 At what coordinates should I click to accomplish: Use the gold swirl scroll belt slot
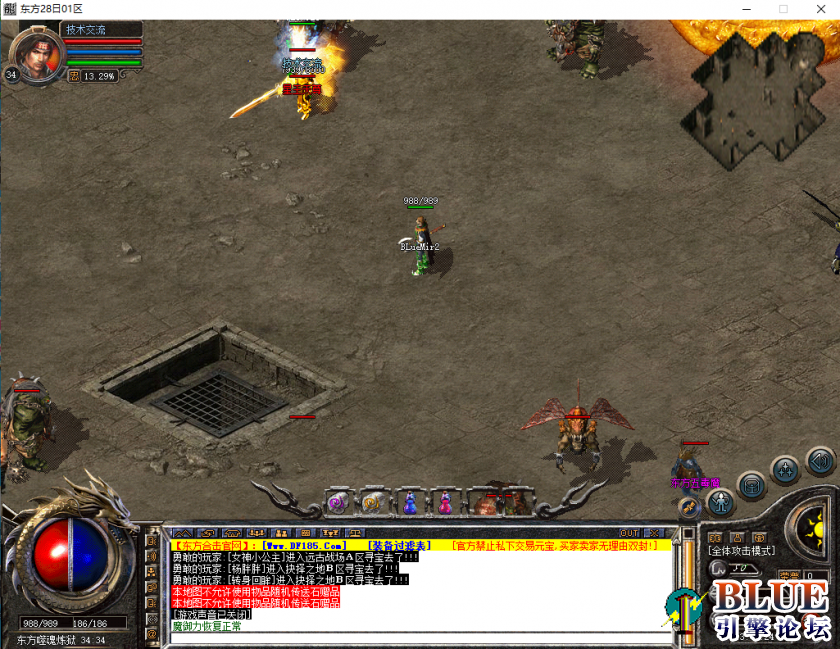tap(371, 502)
